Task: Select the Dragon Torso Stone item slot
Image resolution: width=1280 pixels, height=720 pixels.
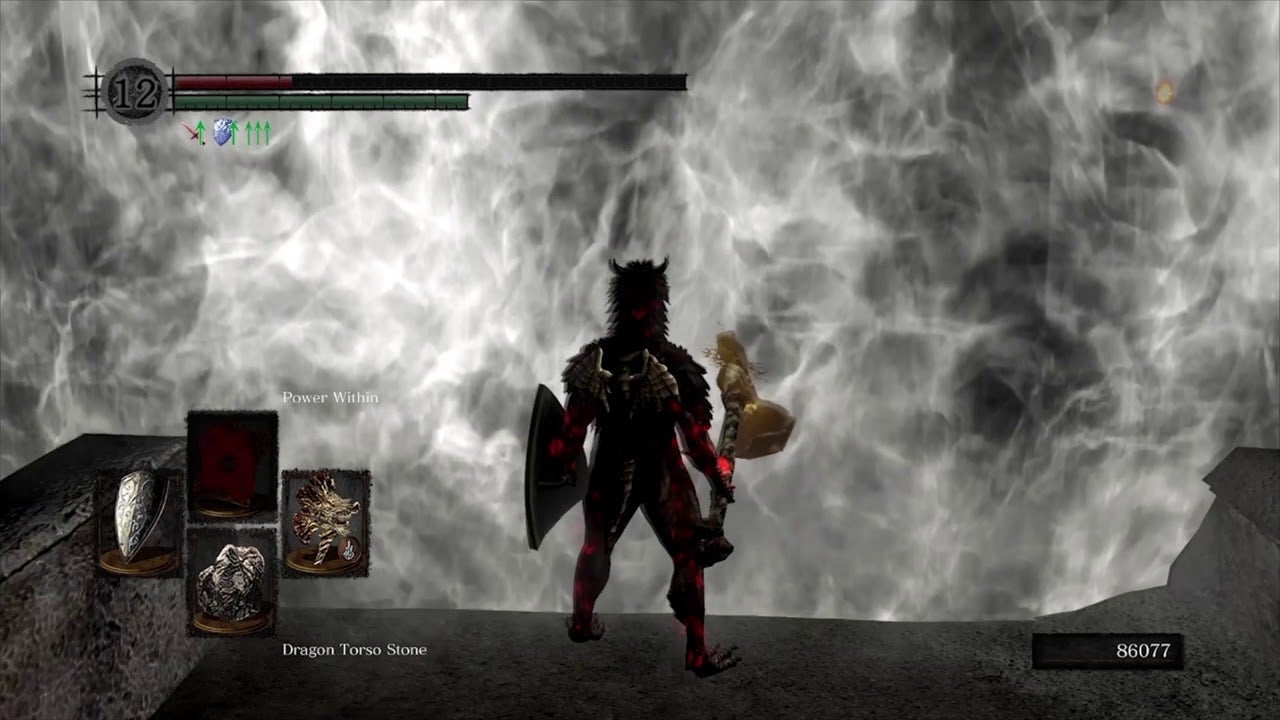Action: coord(231,582)
